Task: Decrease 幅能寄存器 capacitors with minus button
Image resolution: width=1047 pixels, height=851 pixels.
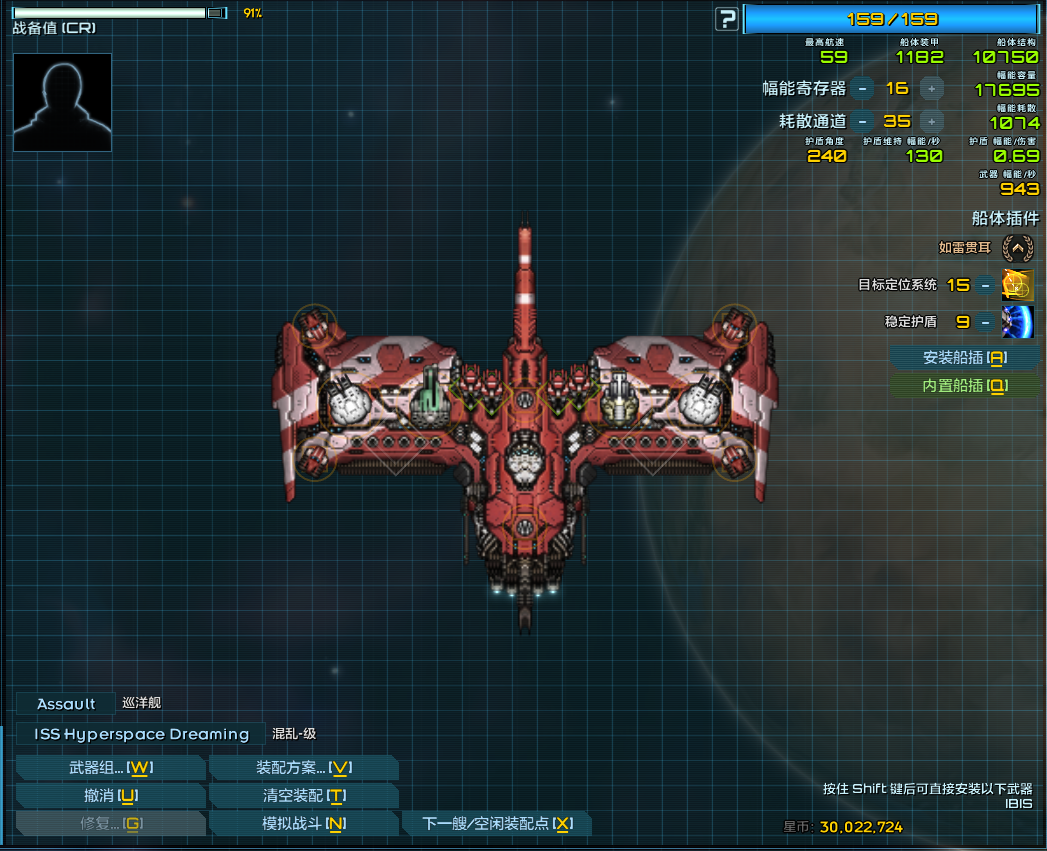Action: point(863,88)
